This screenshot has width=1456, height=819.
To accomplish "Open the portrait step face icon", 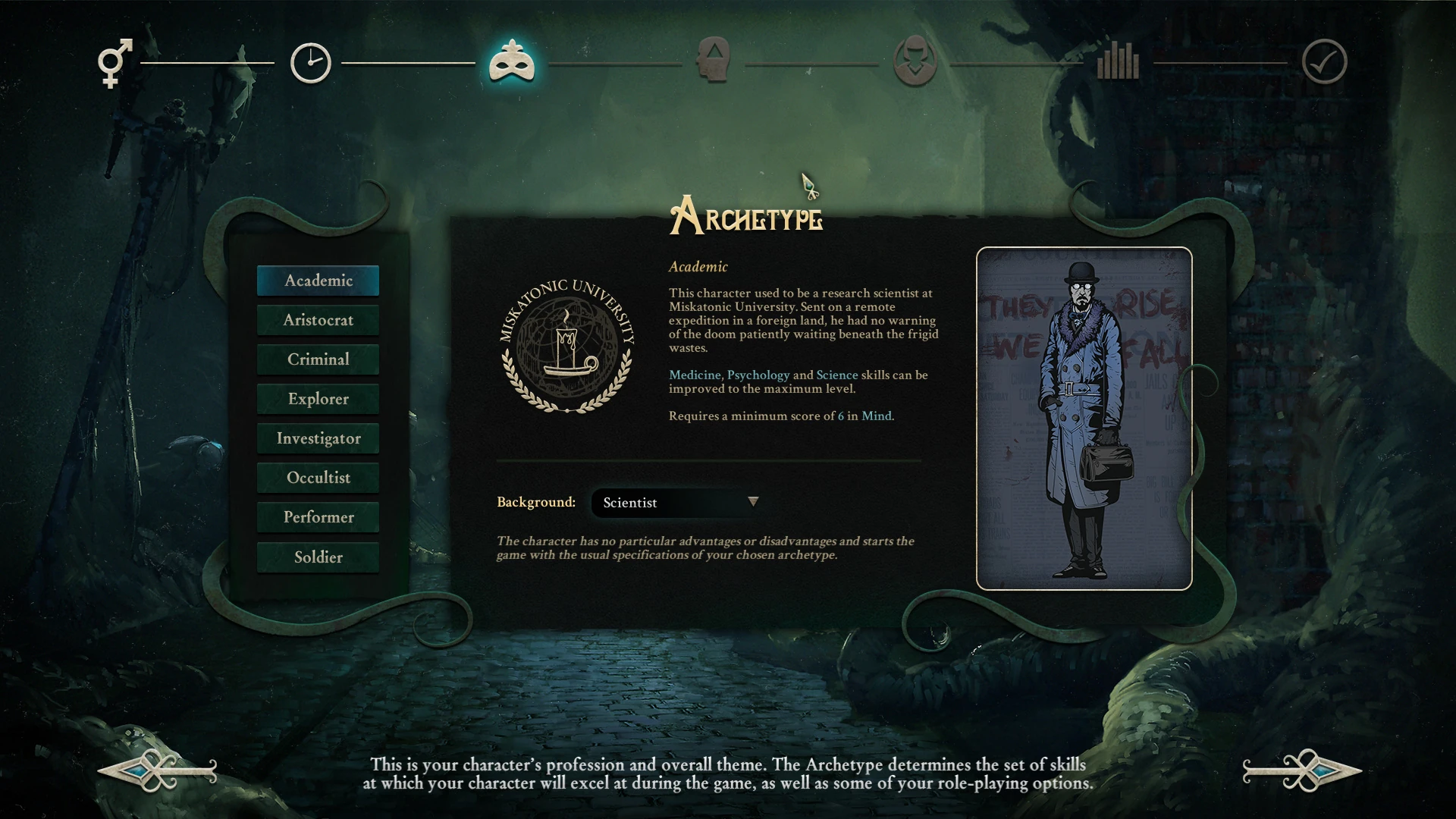I will (x=915, y=63).
